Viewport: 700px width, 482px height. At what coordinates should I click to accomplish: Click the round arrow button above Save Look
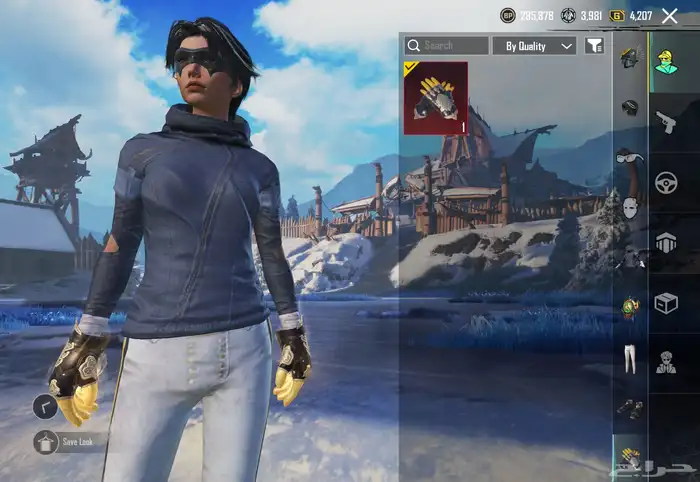tap(44, 407)
